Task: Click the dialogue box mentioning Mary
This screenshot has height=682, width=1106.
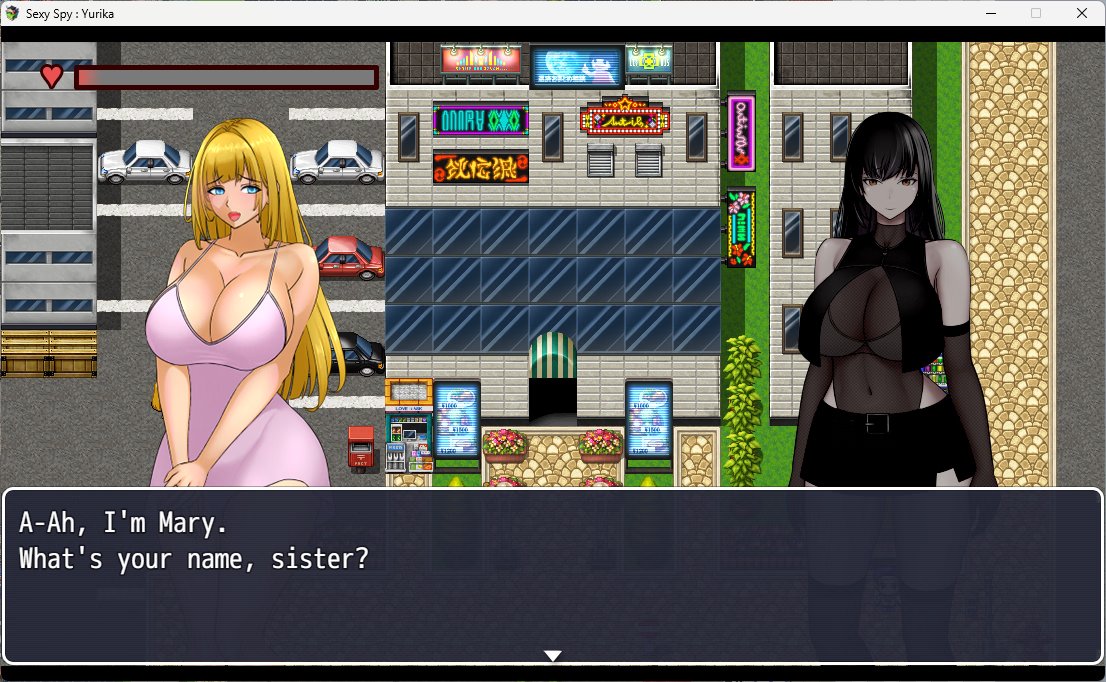Action: tap(552, 575)
